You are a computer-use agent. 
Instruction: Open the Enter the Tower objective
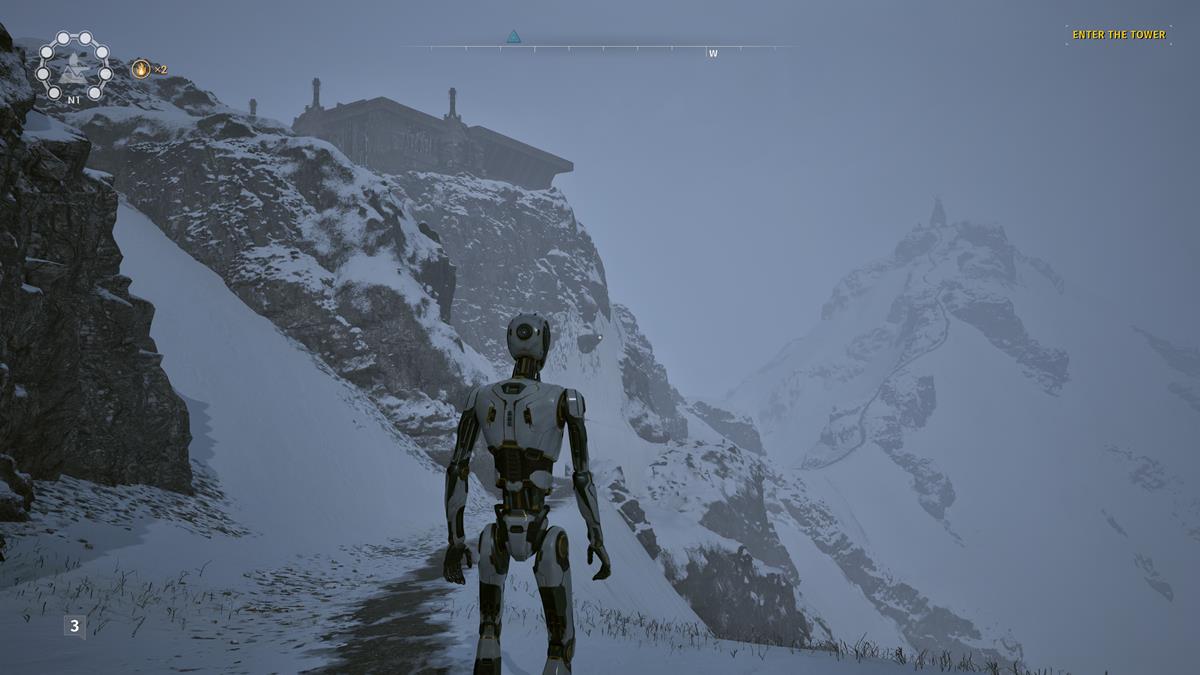pos(1118,35)
